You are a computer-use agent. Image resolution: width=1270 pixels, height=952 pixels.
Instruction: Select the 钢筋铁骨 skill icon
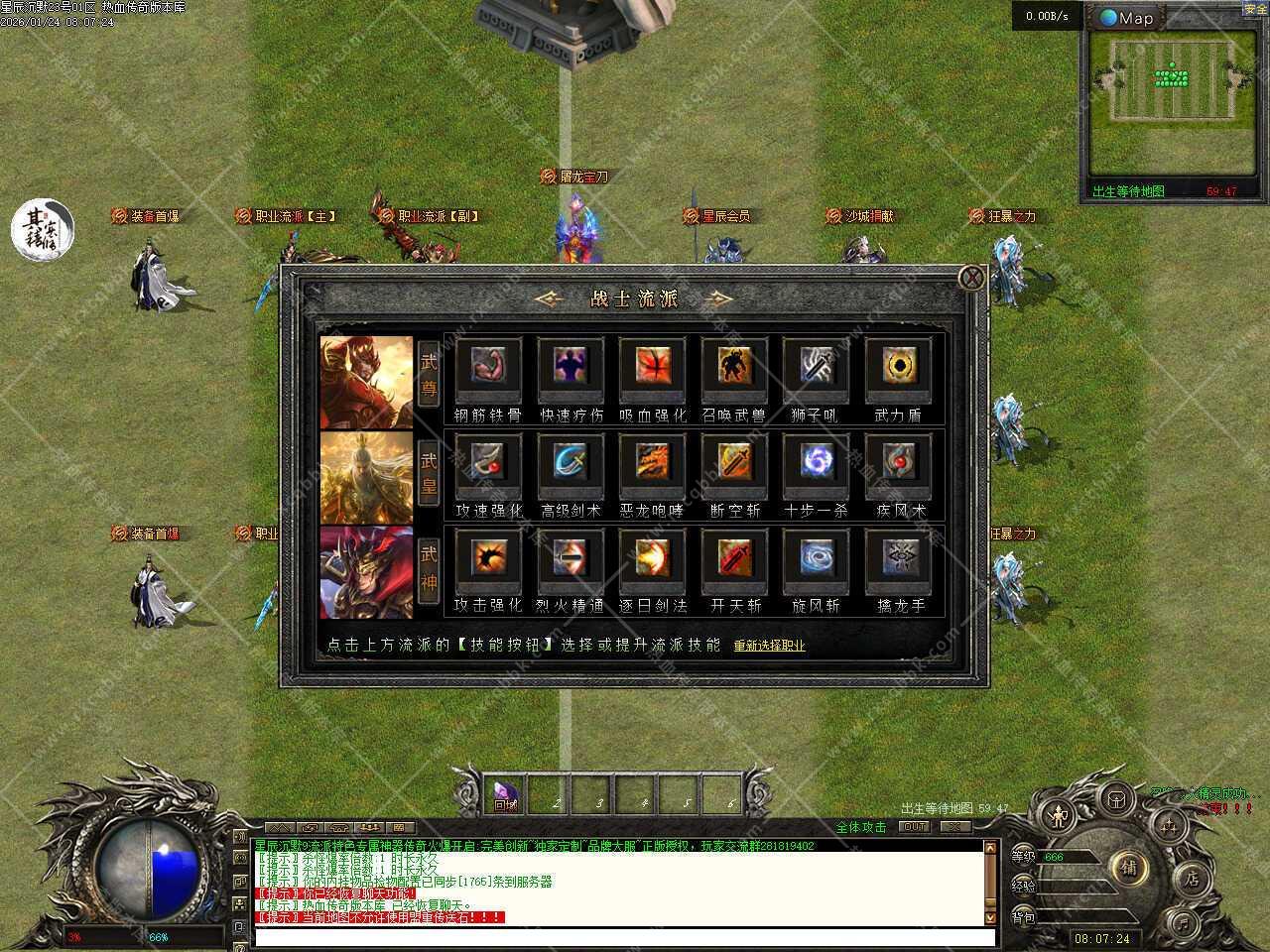(x=487, y=367)
